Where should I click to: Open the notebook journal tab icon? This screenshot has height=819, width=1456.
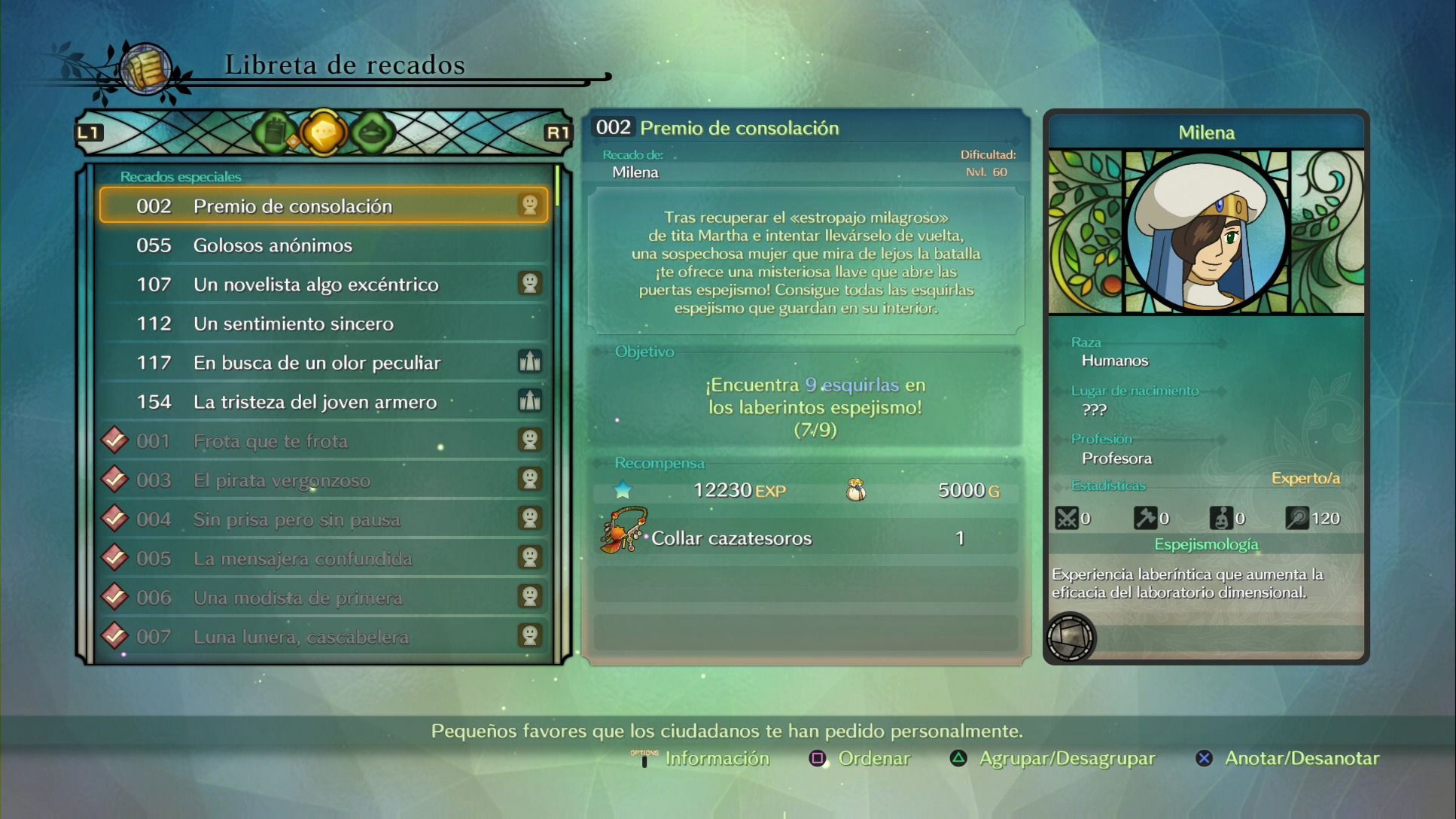point(275,132)
